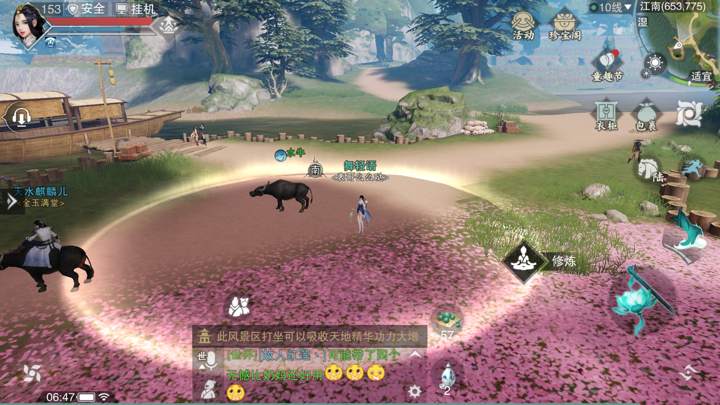Use the item slot showing 57
Image resolution: width=720 pixels, height=405 pixels.
446,322
